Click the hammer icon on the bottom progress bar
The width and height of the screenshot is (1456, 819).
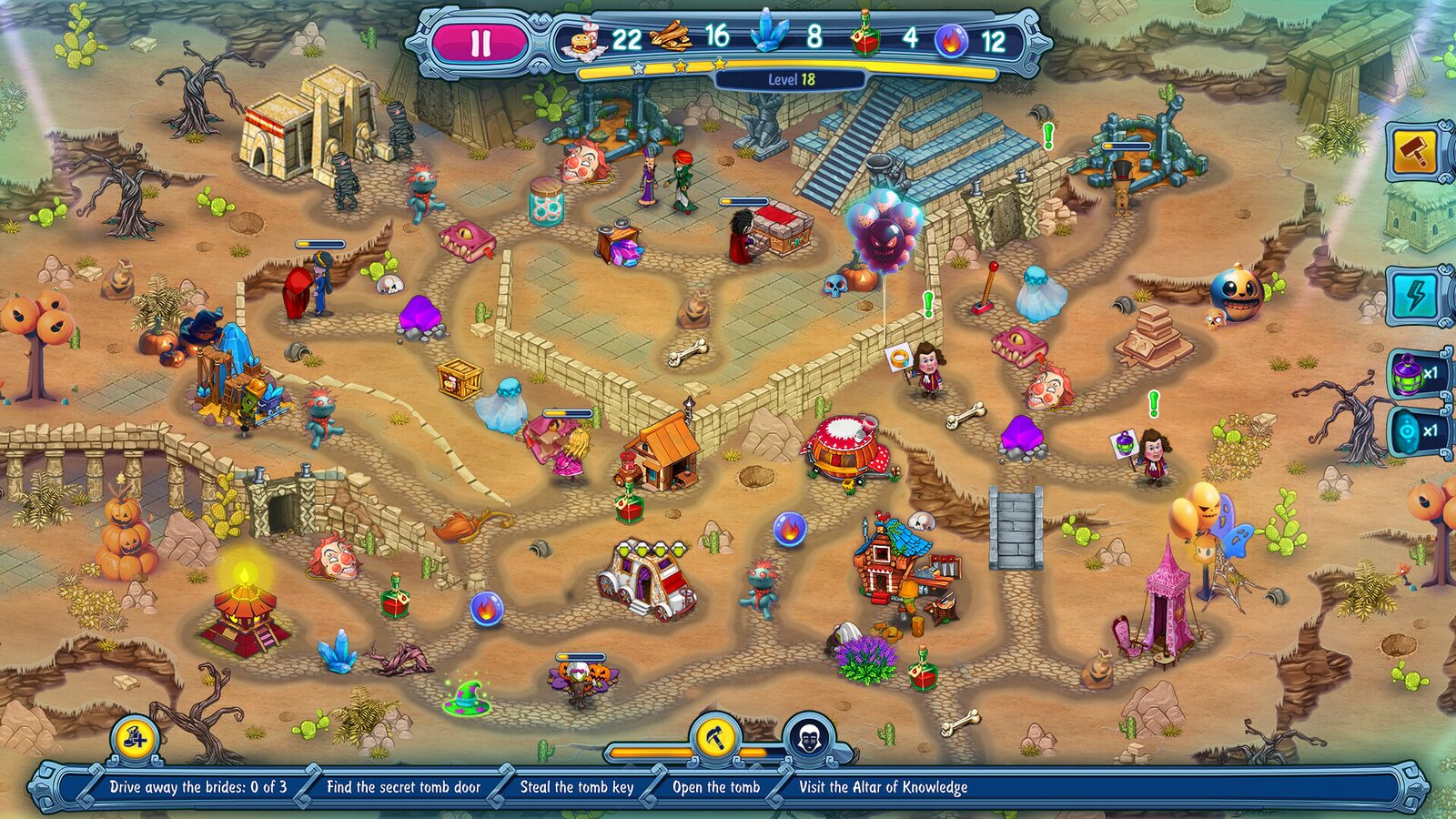[x=716, y=735]
